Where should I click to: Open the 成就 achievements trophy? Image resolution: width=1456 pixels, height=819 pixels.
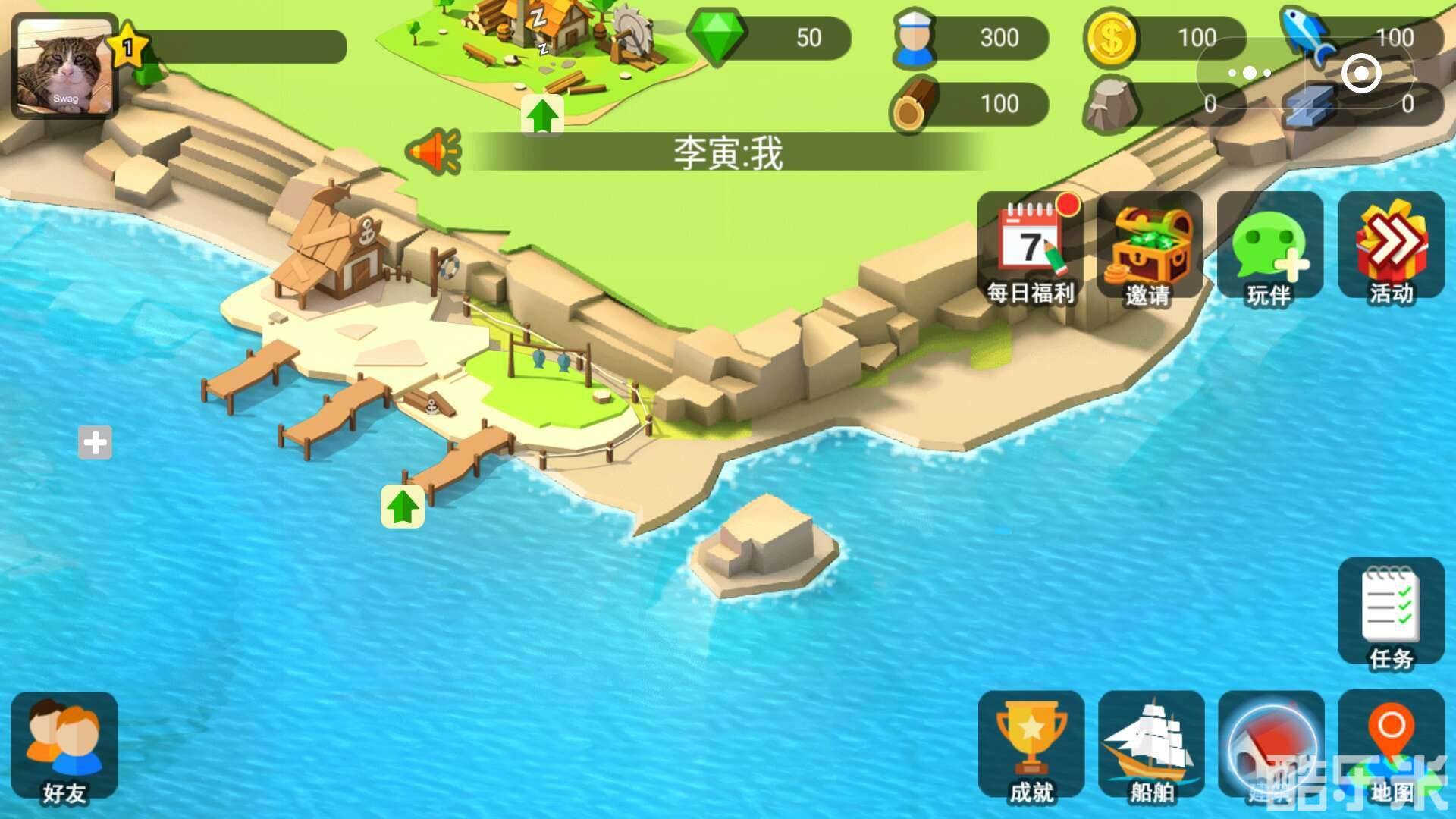[1033, 747]
